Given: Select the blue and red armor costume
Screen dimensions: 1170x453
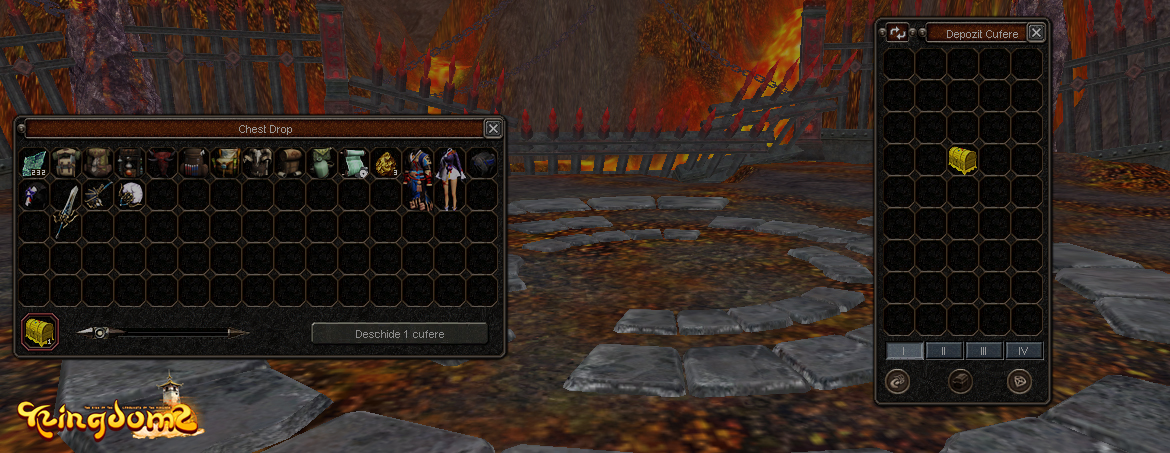Looking at the screenshot, I should pos(418,178).
